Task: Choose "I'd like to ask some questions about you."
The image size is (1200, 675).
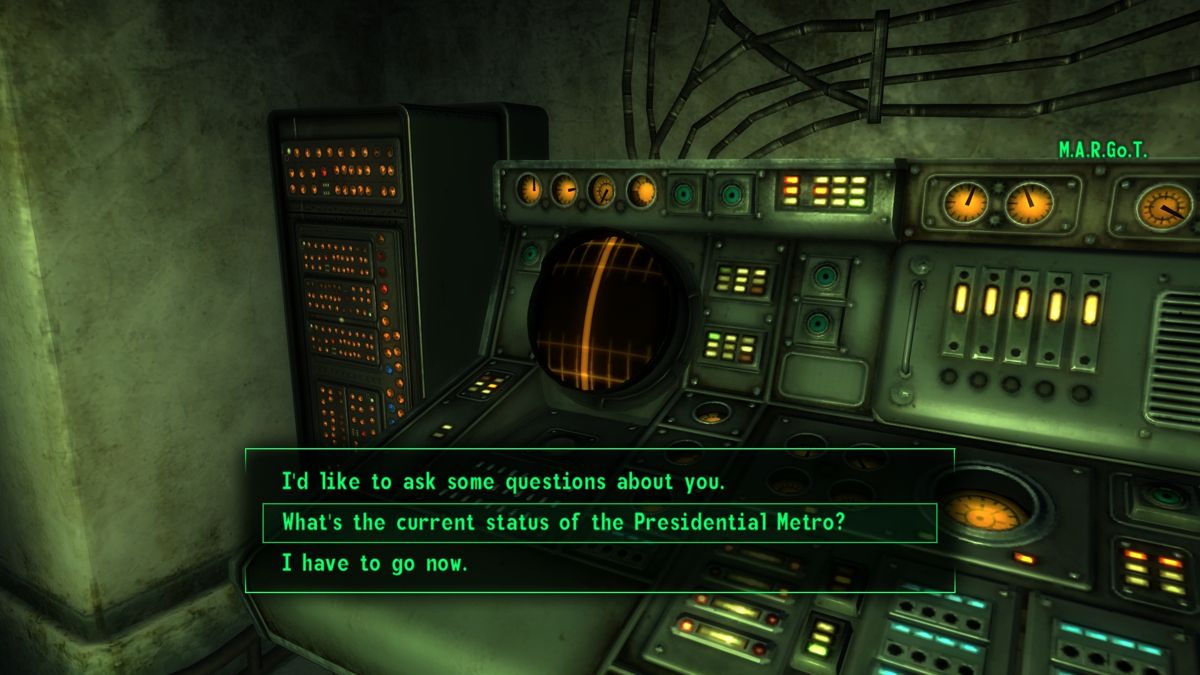Action: pos(501,481)
